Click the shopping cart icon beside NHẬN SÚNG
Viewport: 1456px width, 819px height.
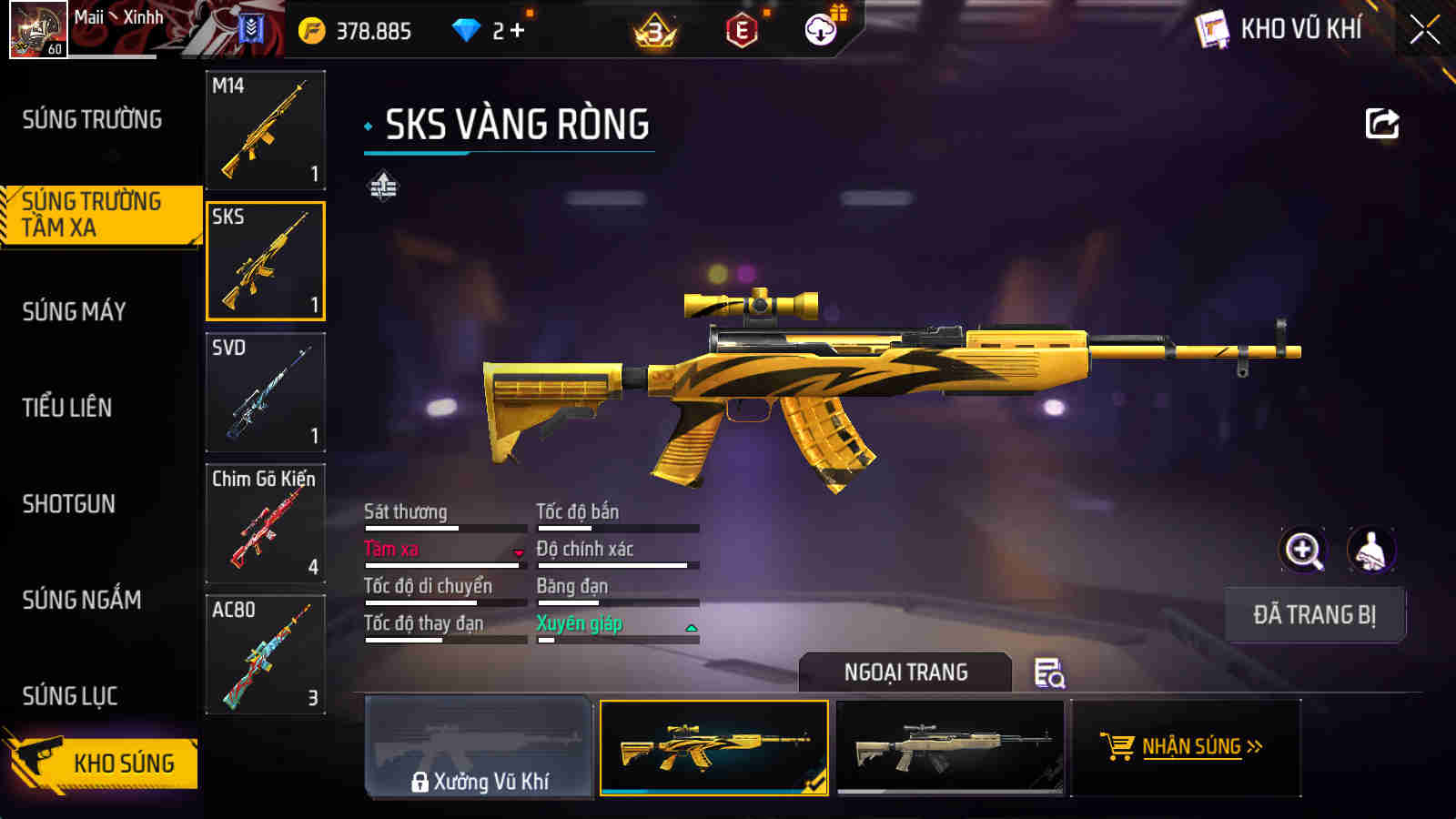point(1116,745)
